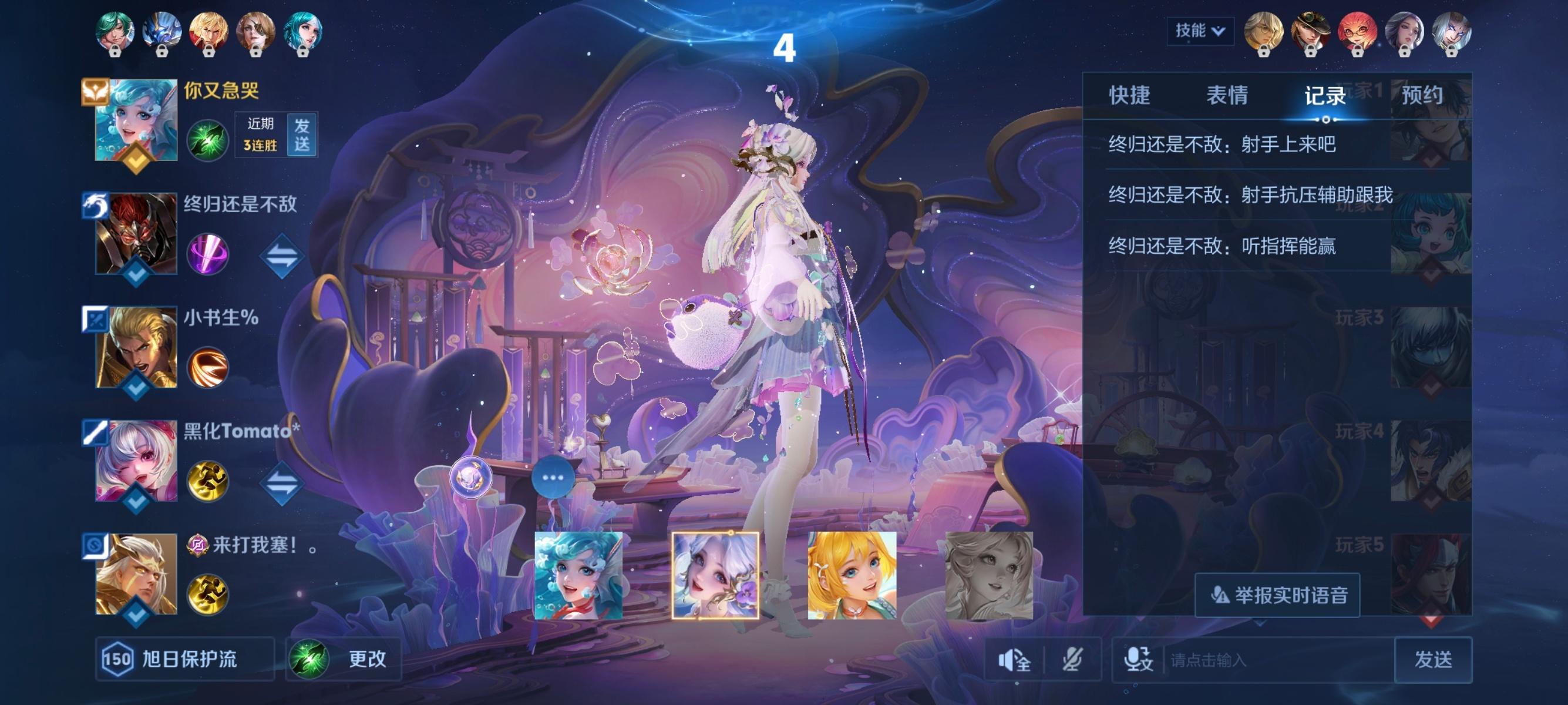Click 举报实时语音 report voice button
The image size is (1568, 705).
(1277, 595)
